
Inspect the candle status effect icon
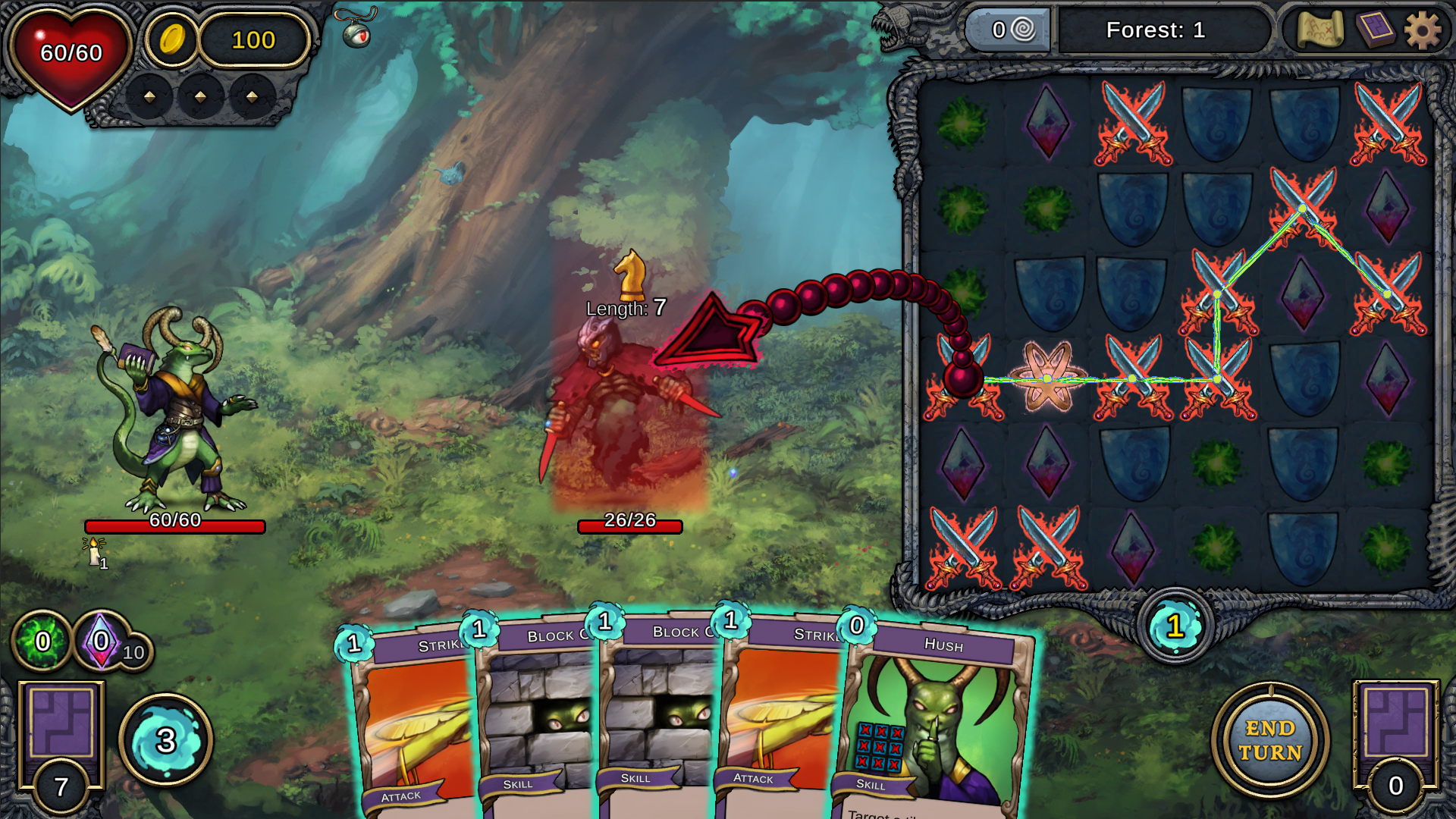point(94,551)
